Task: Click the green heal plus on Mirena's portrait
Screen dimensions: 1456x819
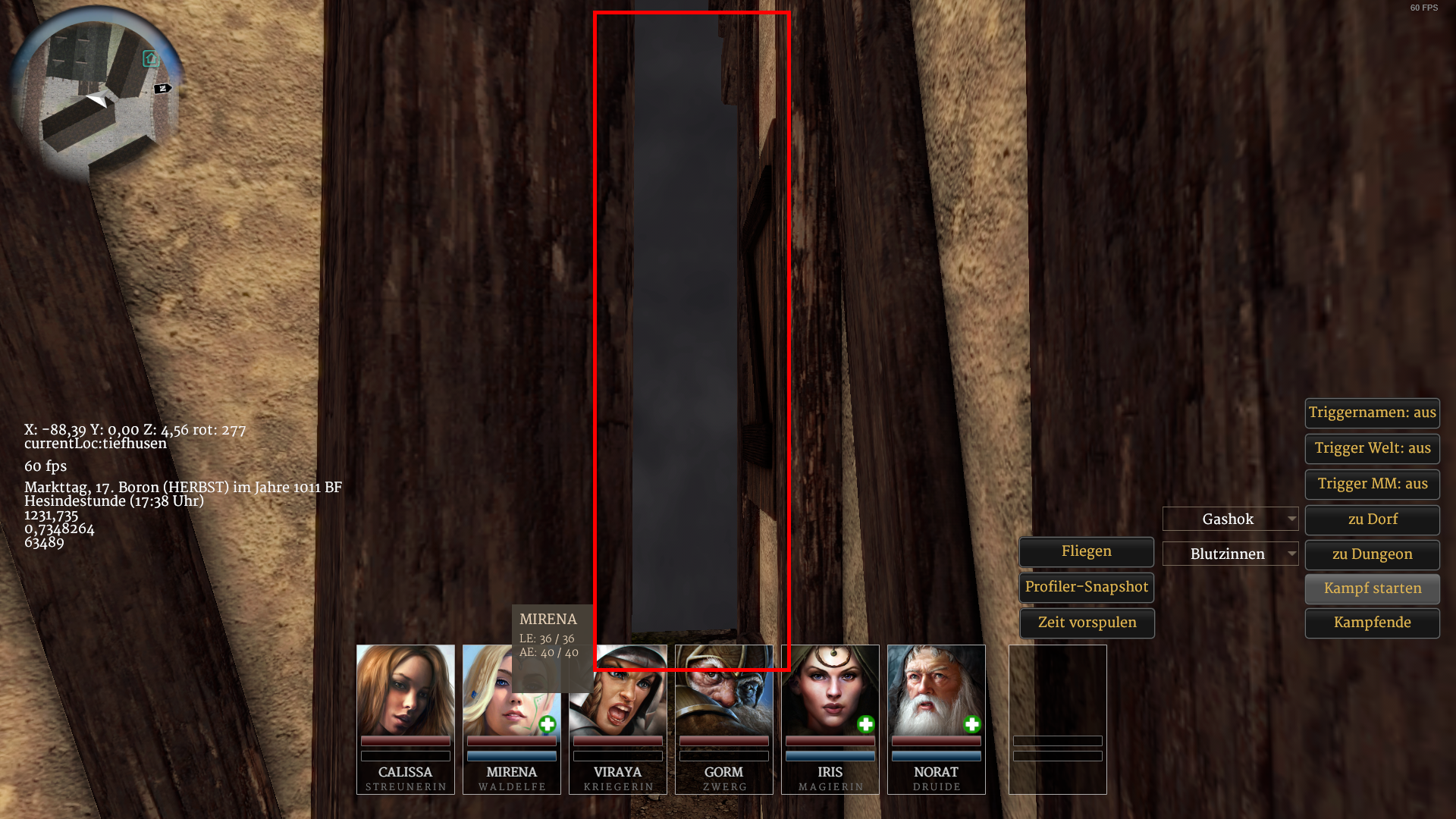Action: tap(548, 725)
